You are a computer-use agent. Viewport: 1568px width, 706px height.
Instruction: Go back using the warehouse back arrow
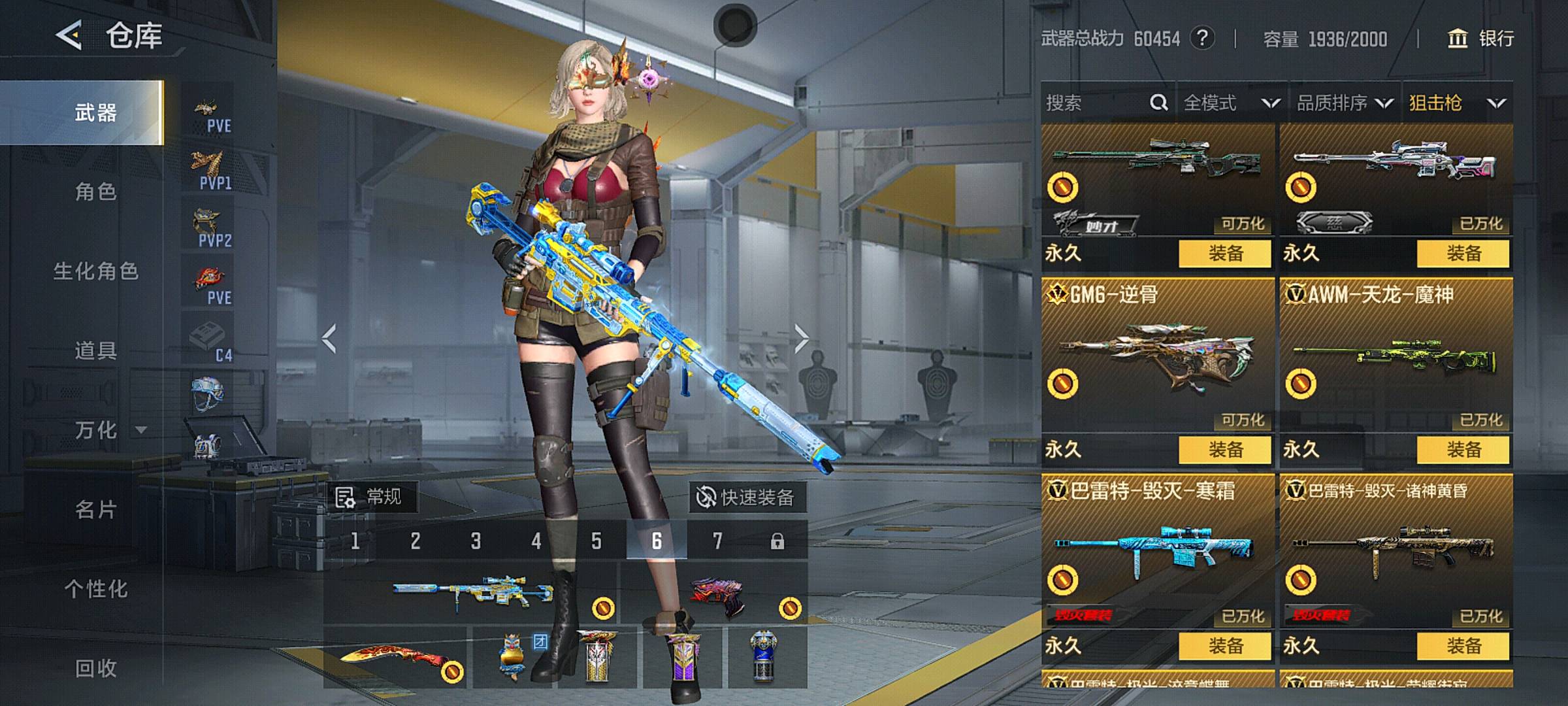click(x=70, y=35)
